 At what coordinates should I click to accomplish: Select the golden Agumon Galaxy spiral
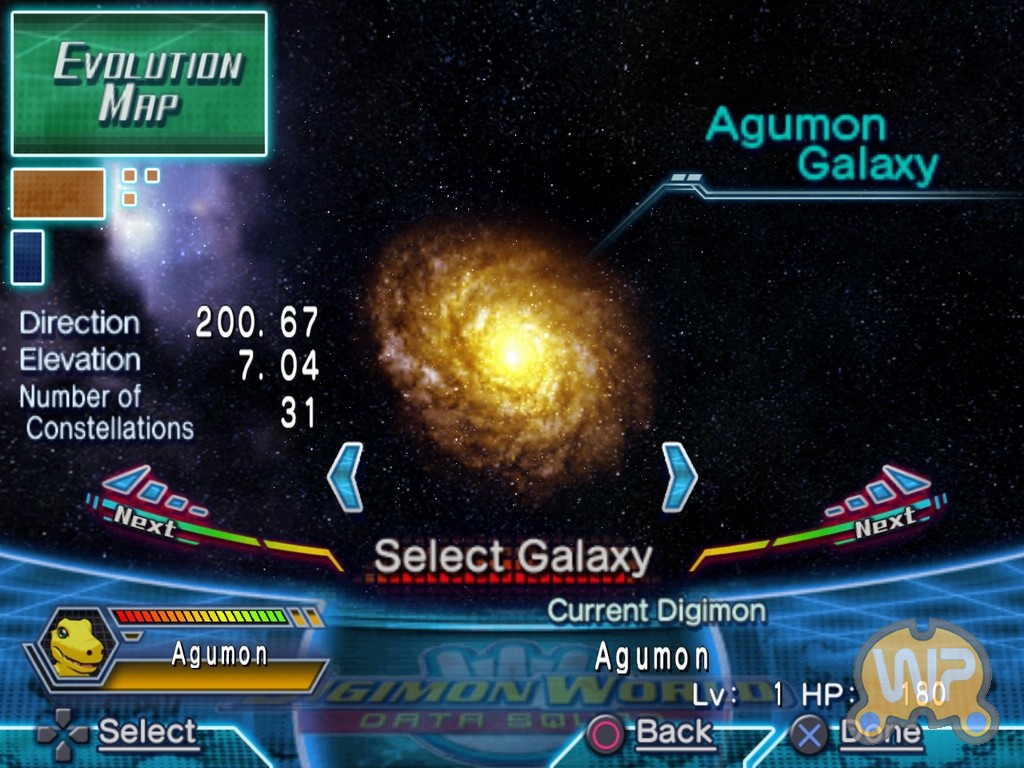click(511, 352)
